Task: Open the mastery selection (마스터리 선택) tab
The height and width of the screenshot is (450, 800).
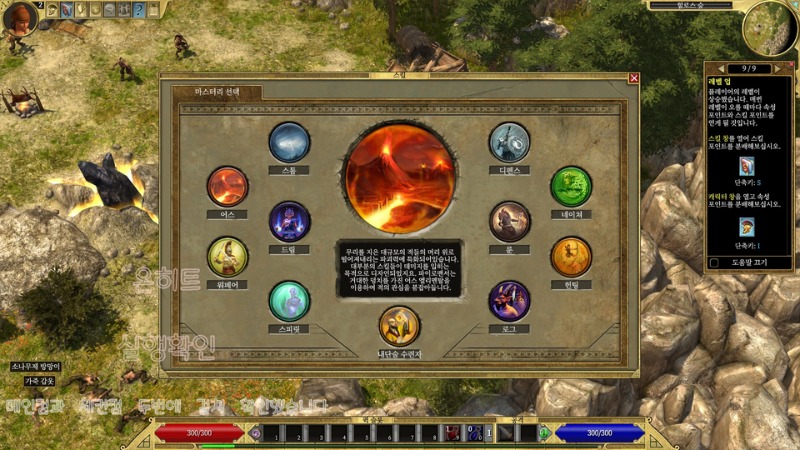Action: click(x=216, y=92)
